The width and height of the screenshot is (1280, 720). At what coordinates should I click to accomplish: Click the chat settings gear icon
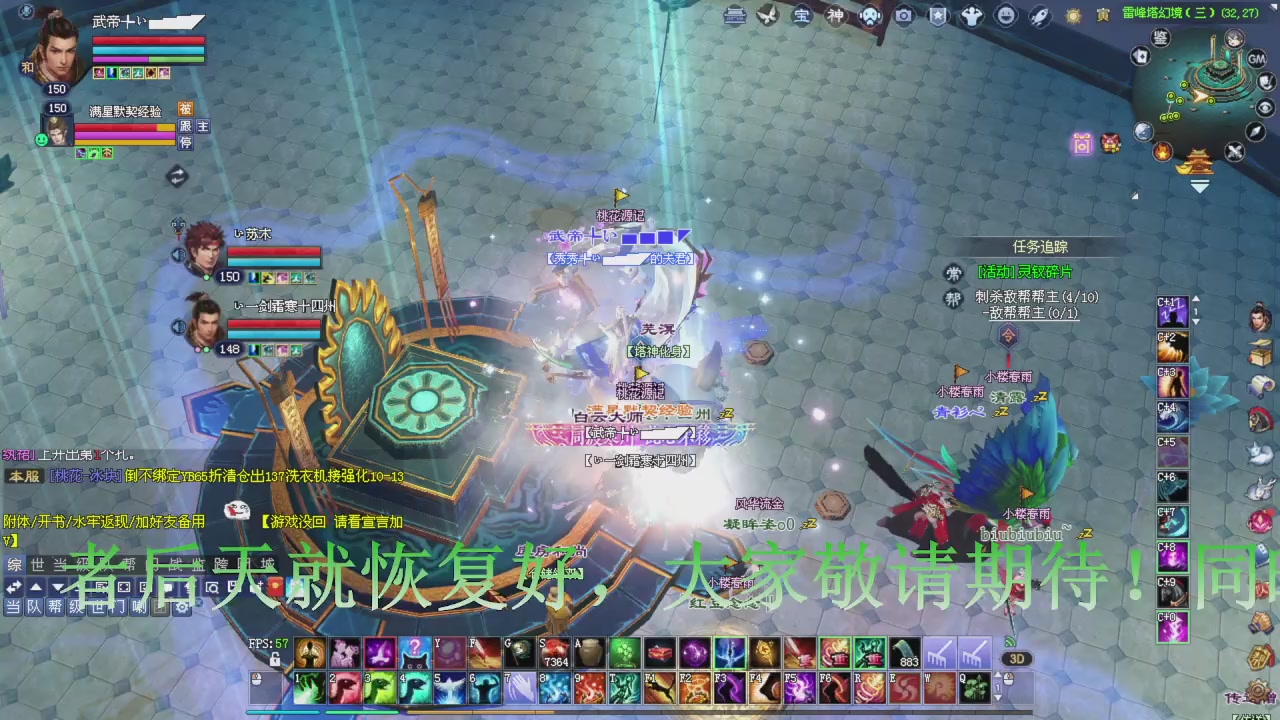(x=181, y=608)
